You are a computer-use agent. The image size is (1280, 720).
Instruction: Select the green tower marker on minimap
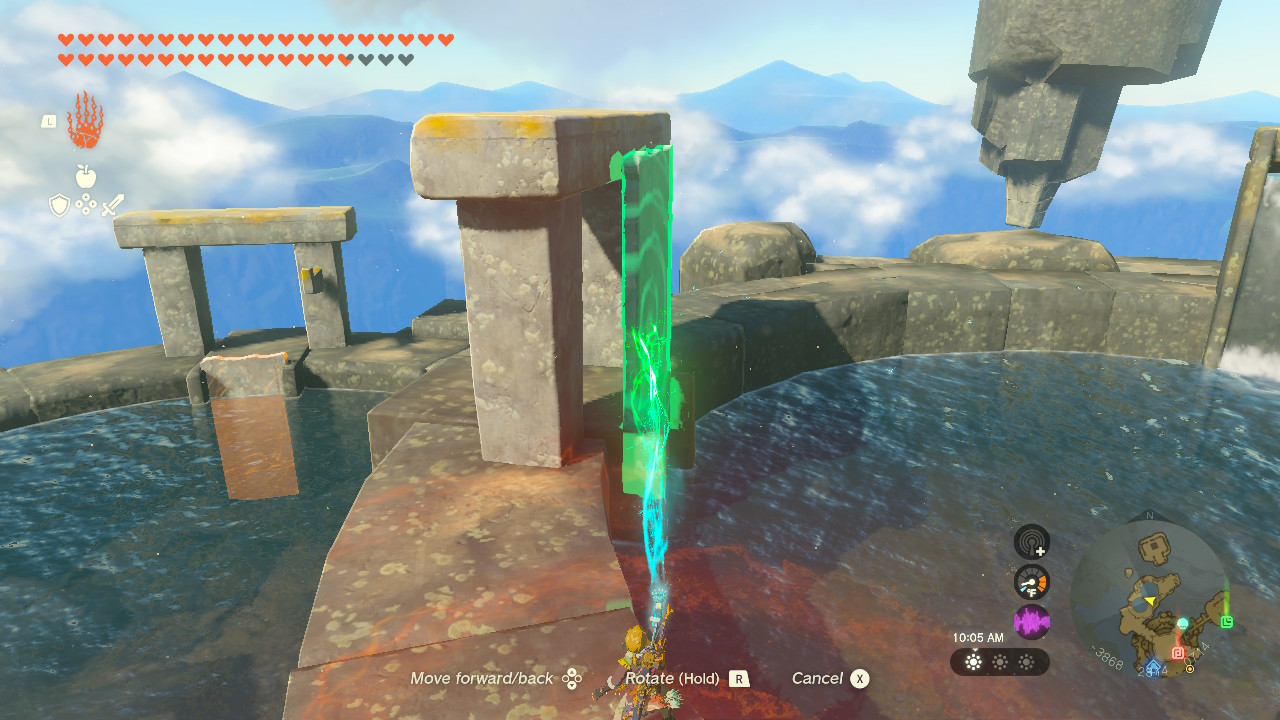click(1227, 622)
